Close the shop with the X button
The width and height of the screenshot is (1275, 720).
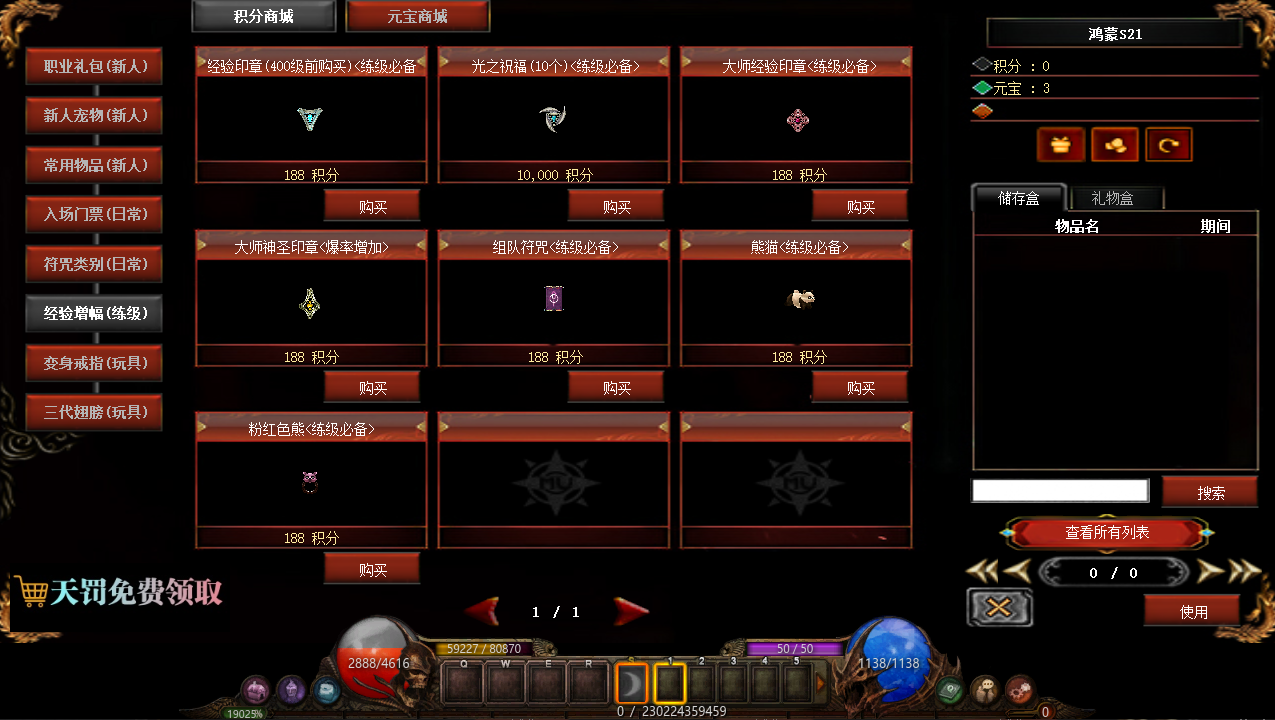click(999, 607)
